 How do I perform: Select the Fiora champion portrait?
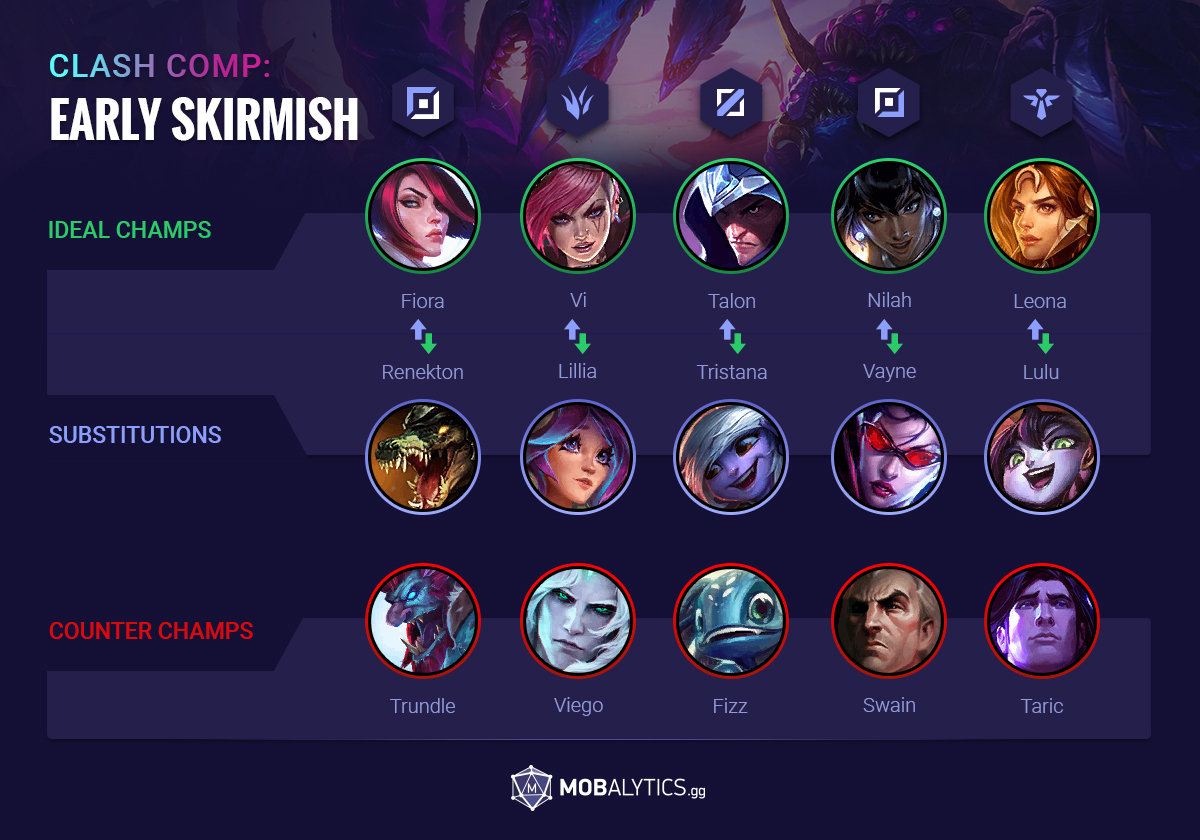tap(423, 216)
